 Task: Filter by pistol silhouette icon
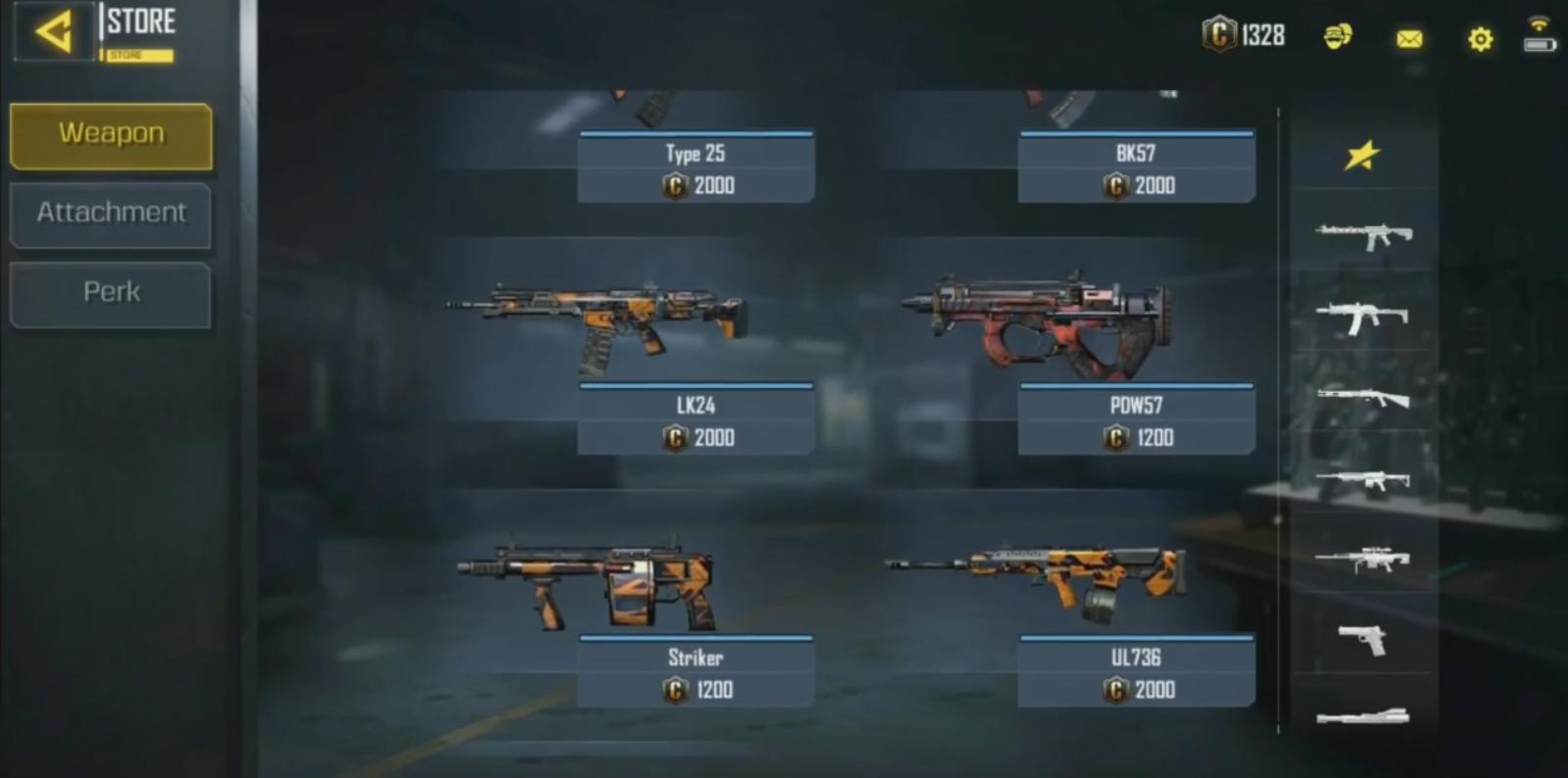(1362, 640)
